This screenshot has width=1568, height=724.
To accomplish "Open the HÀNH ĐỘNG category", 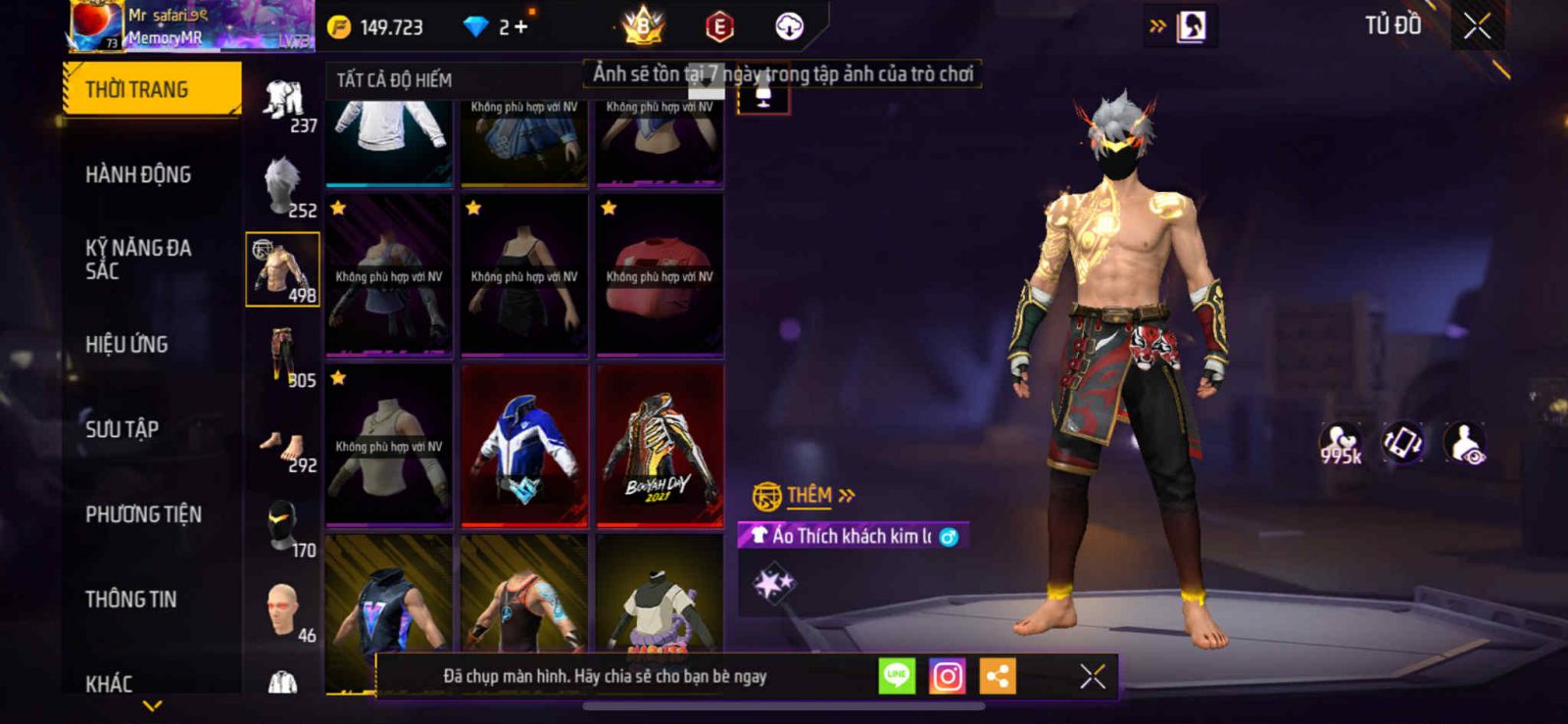I will 138,174.
